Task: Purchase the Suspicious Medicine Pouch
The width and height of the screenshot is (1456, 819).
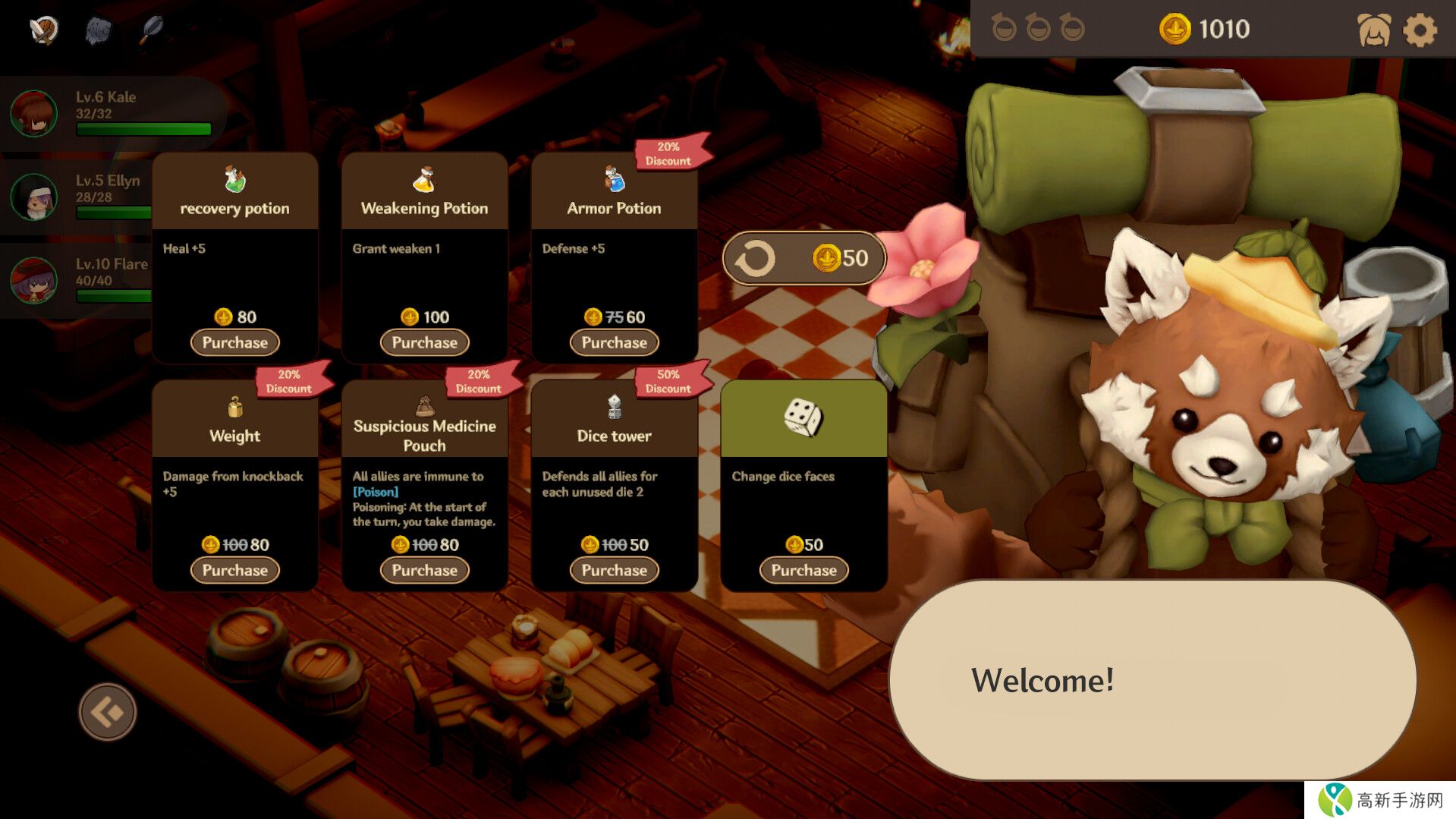Action: coord(424,570)
